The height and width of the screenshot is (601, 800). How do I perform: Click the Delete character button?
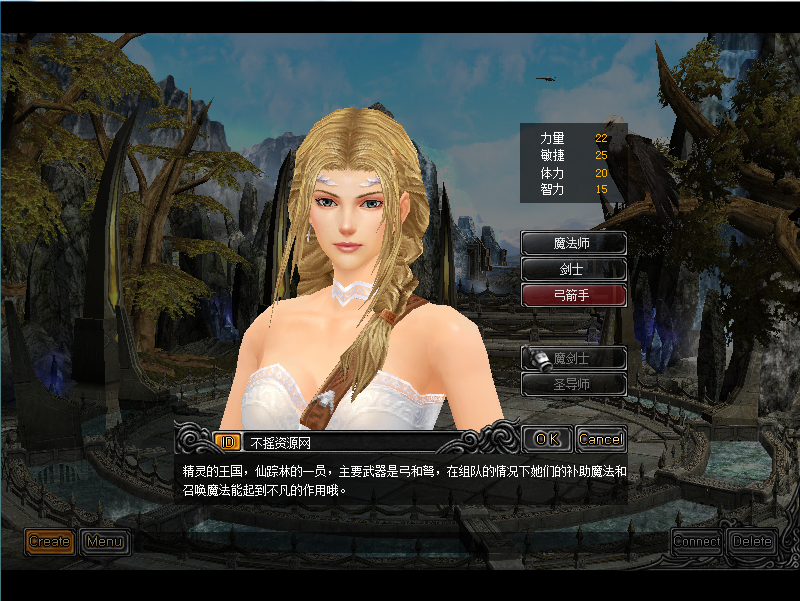pos(752,542)
